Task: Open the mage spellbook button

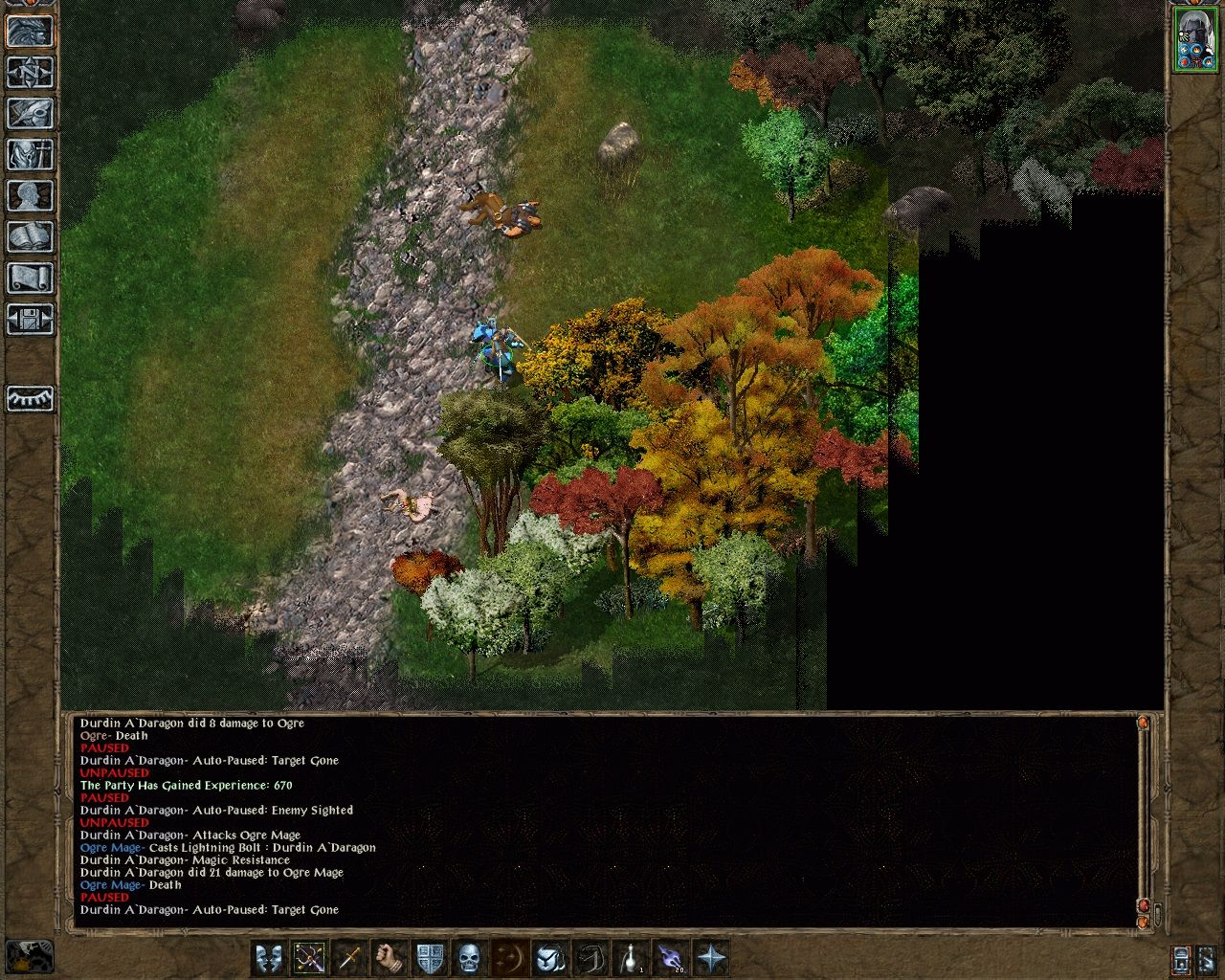Action: [30, 236]
